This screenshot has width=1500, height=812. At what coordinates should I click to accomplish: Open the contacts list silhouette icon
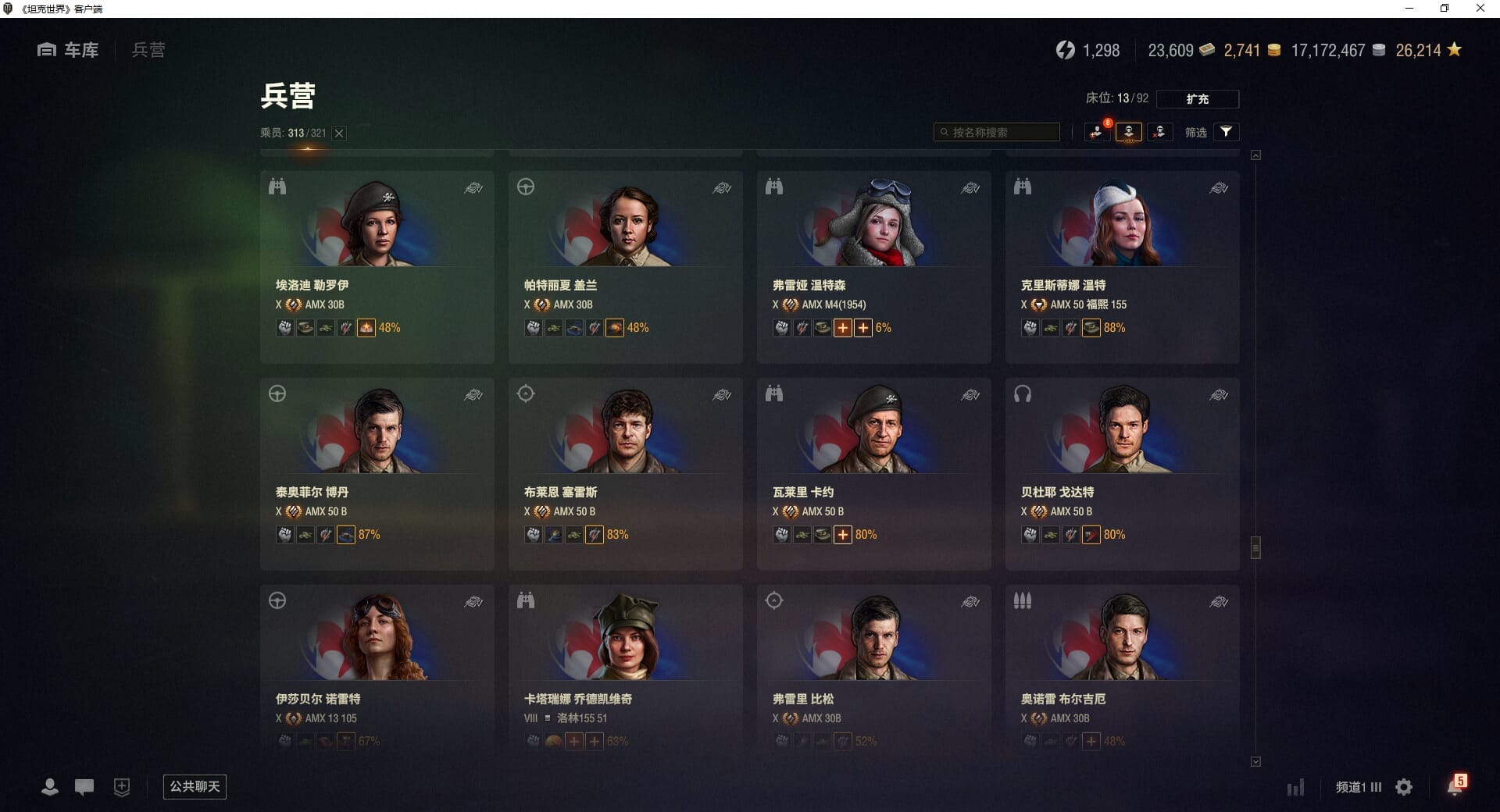point(50,787)
